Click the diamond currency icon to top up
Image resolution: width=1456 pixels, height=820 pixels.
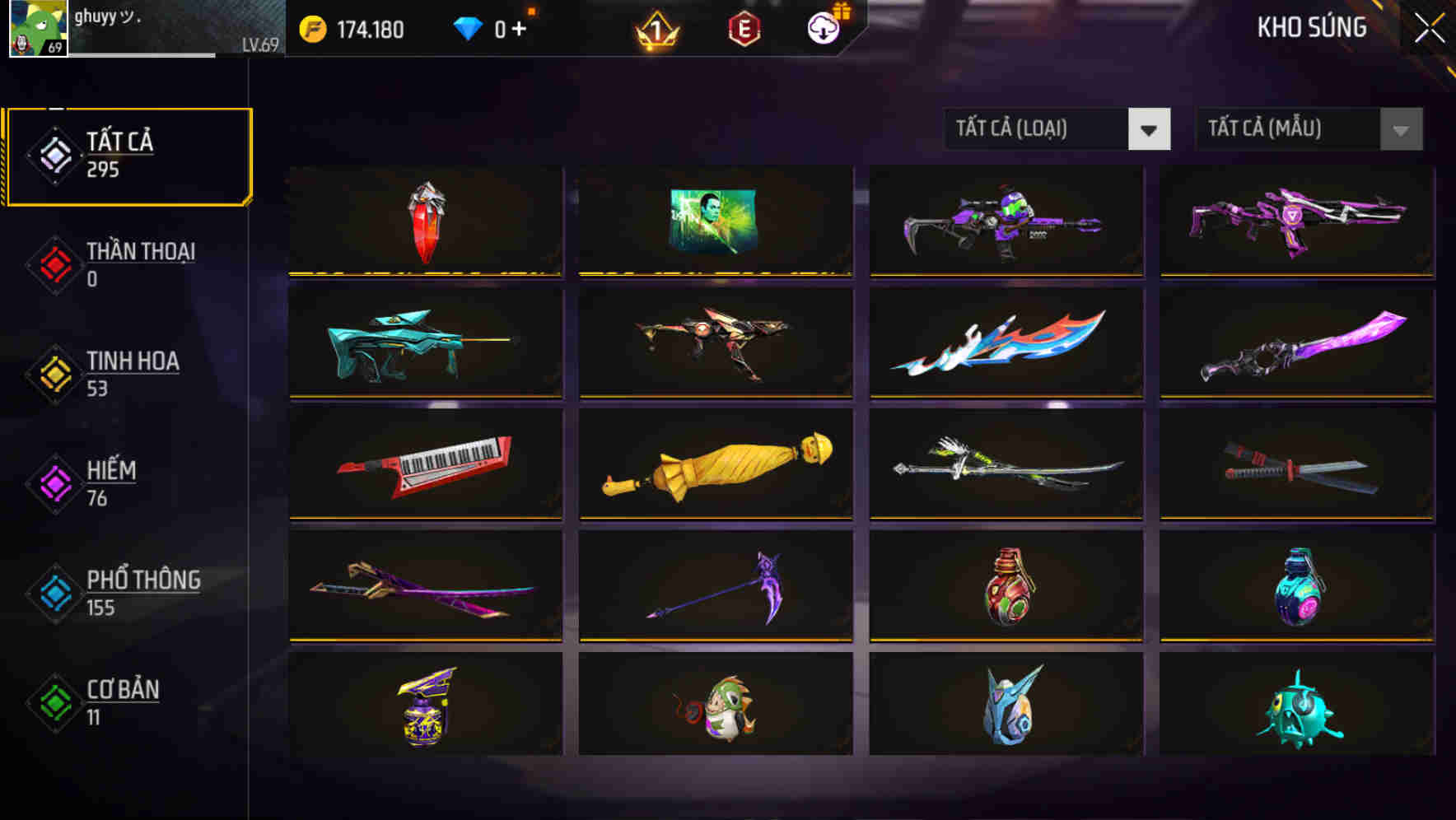pyautogui.click(x=467, y=27)
